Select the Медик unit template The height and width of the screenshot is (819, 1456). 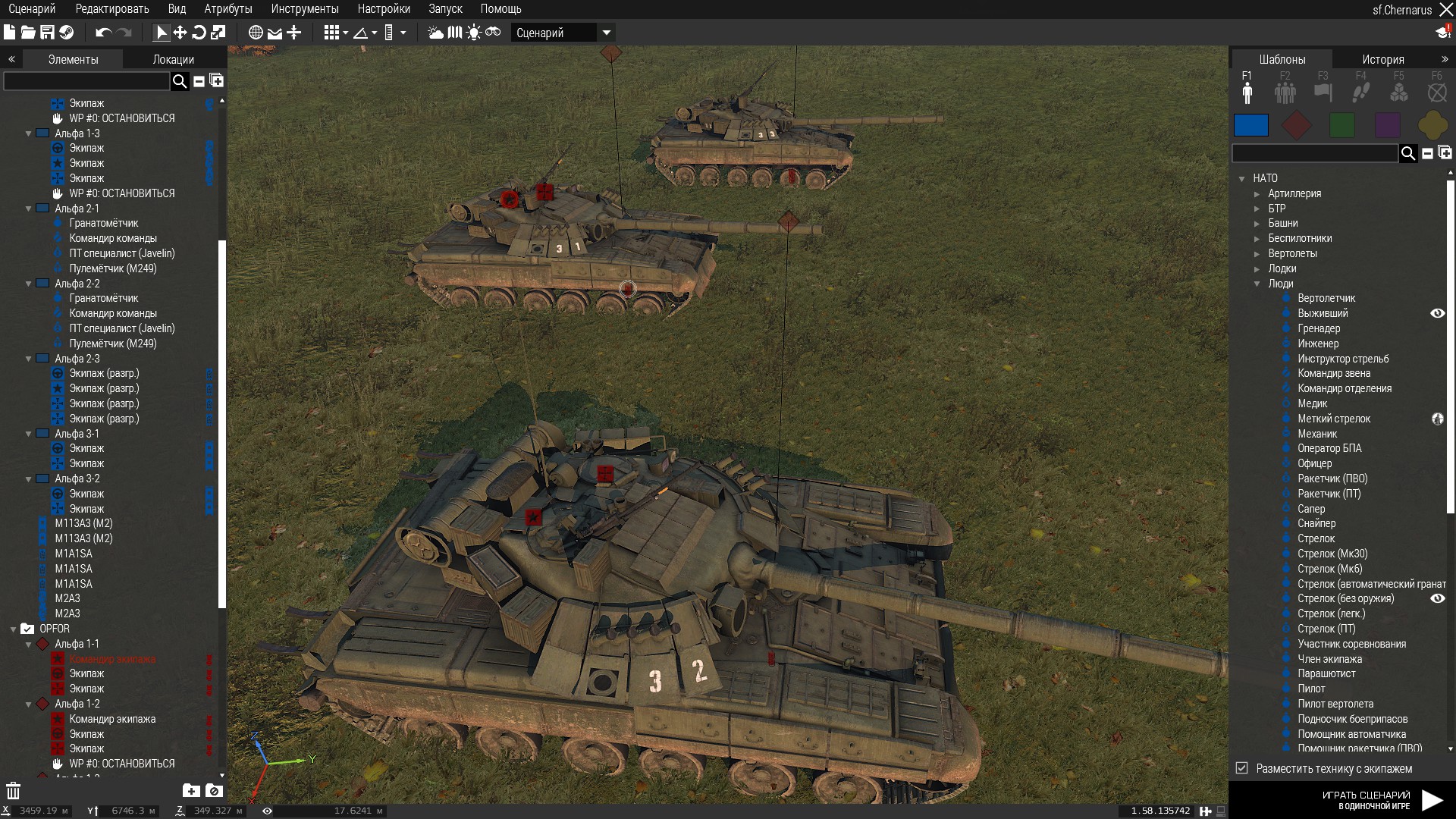point(1312,403)
